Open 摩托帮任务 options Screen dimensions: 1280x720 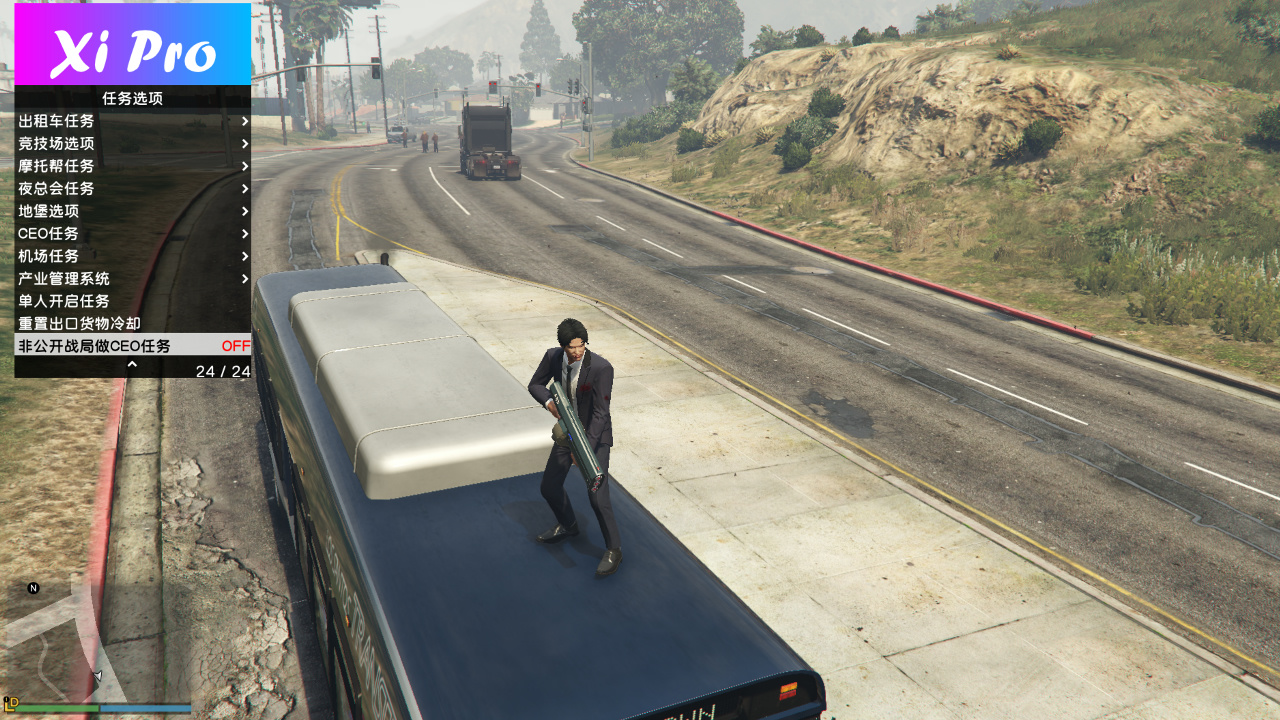coord(132,166)
